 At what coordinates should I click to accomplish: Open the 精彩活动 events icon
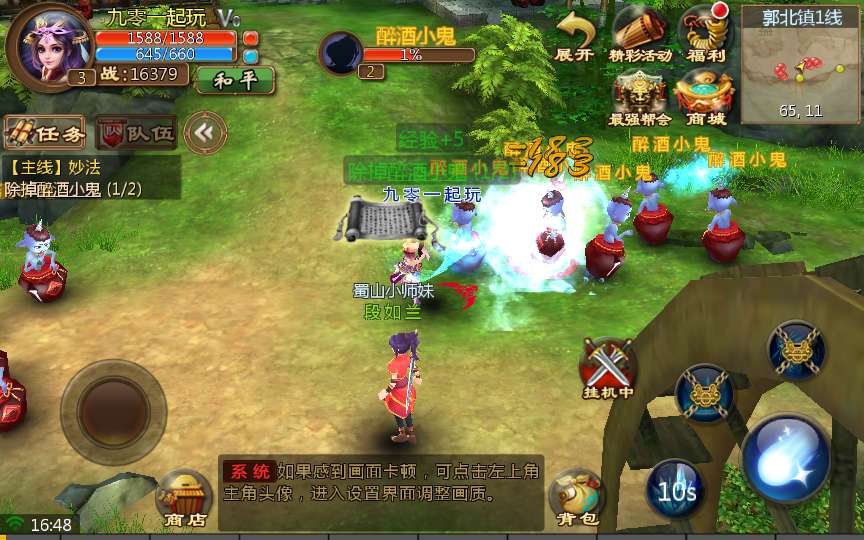(640, 34)
